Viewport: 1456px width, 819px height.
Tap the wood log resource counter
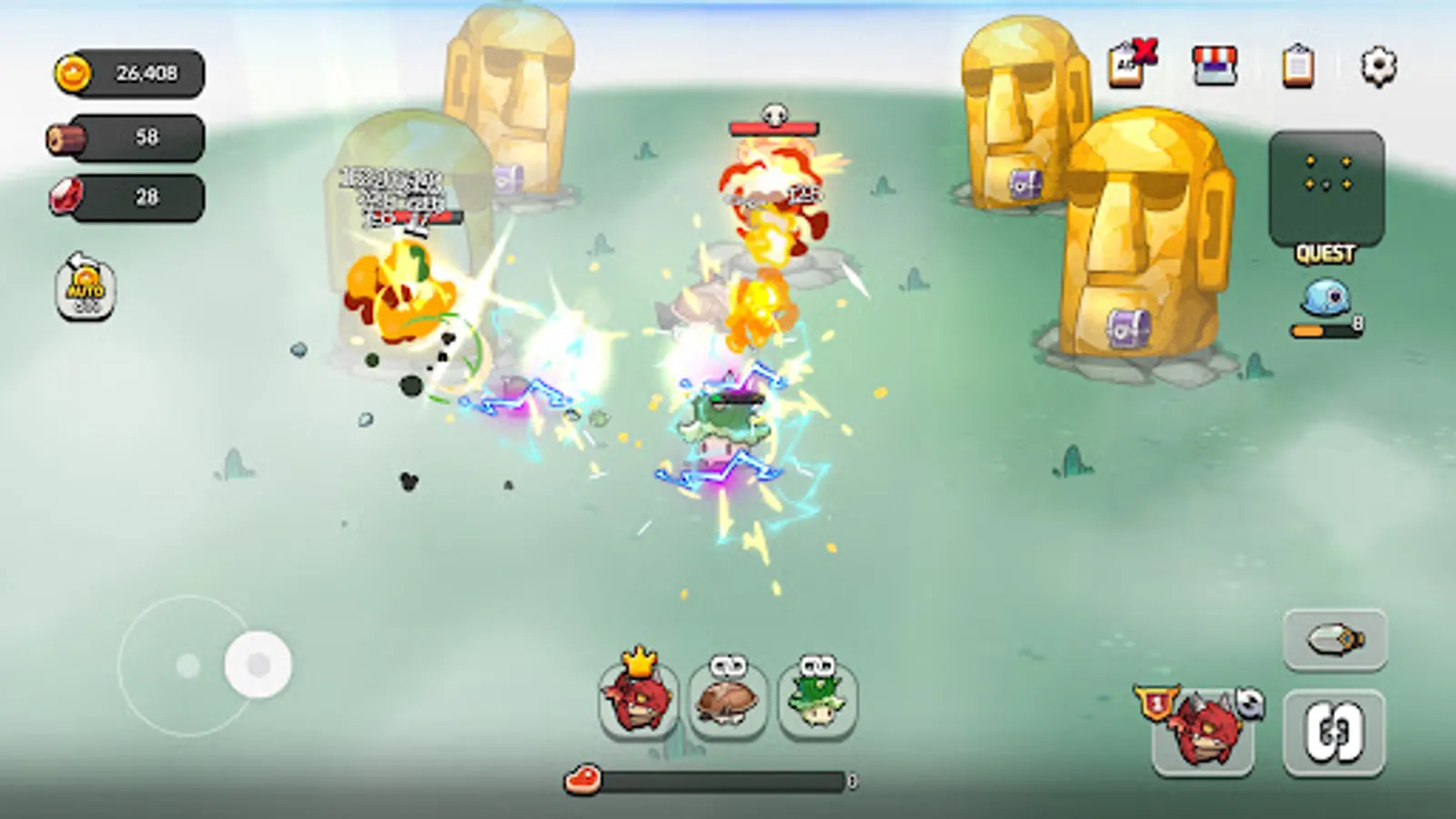pyautogui.click(x=127, y=136)
